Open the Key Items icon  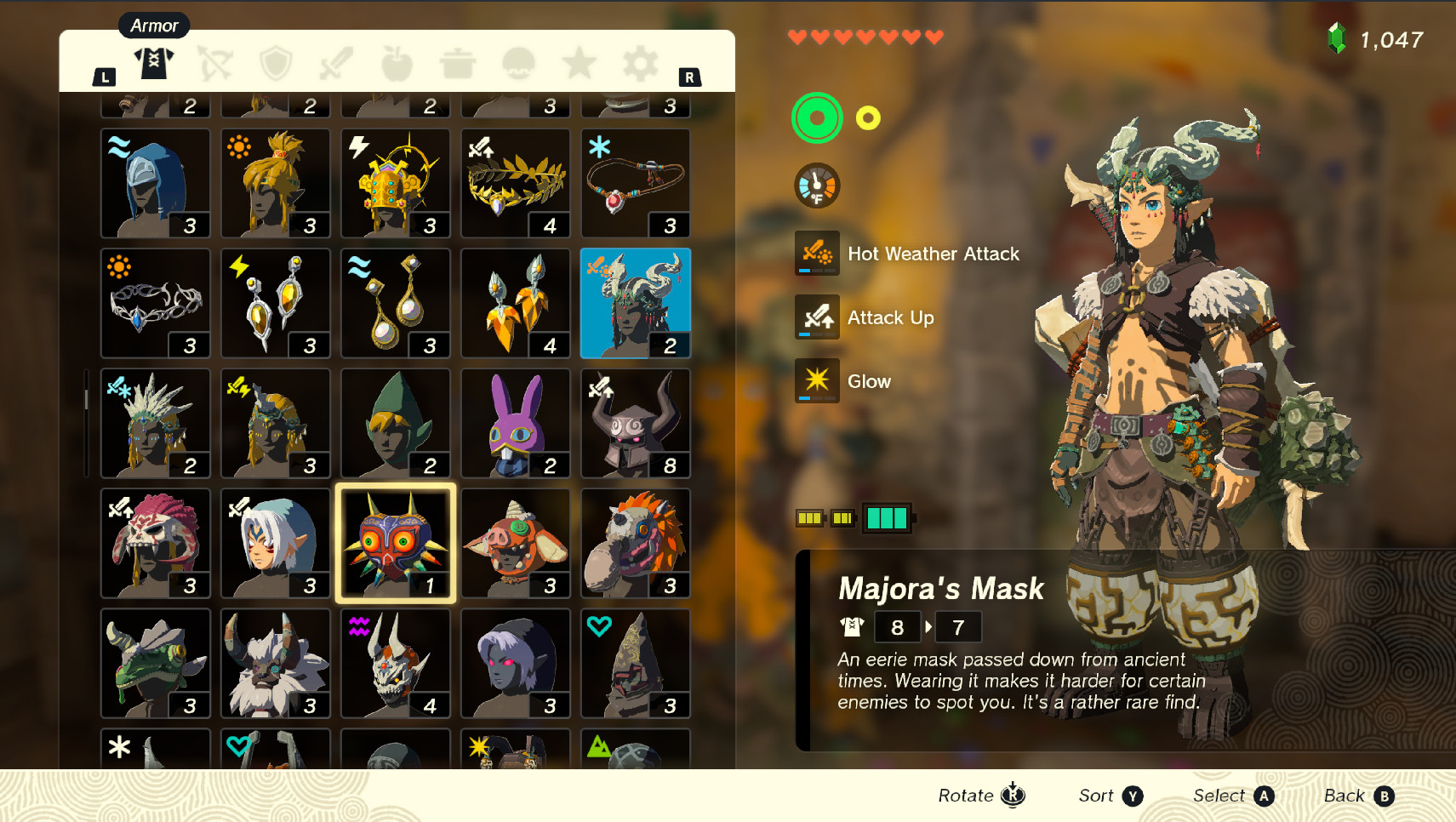pos(518,61)
